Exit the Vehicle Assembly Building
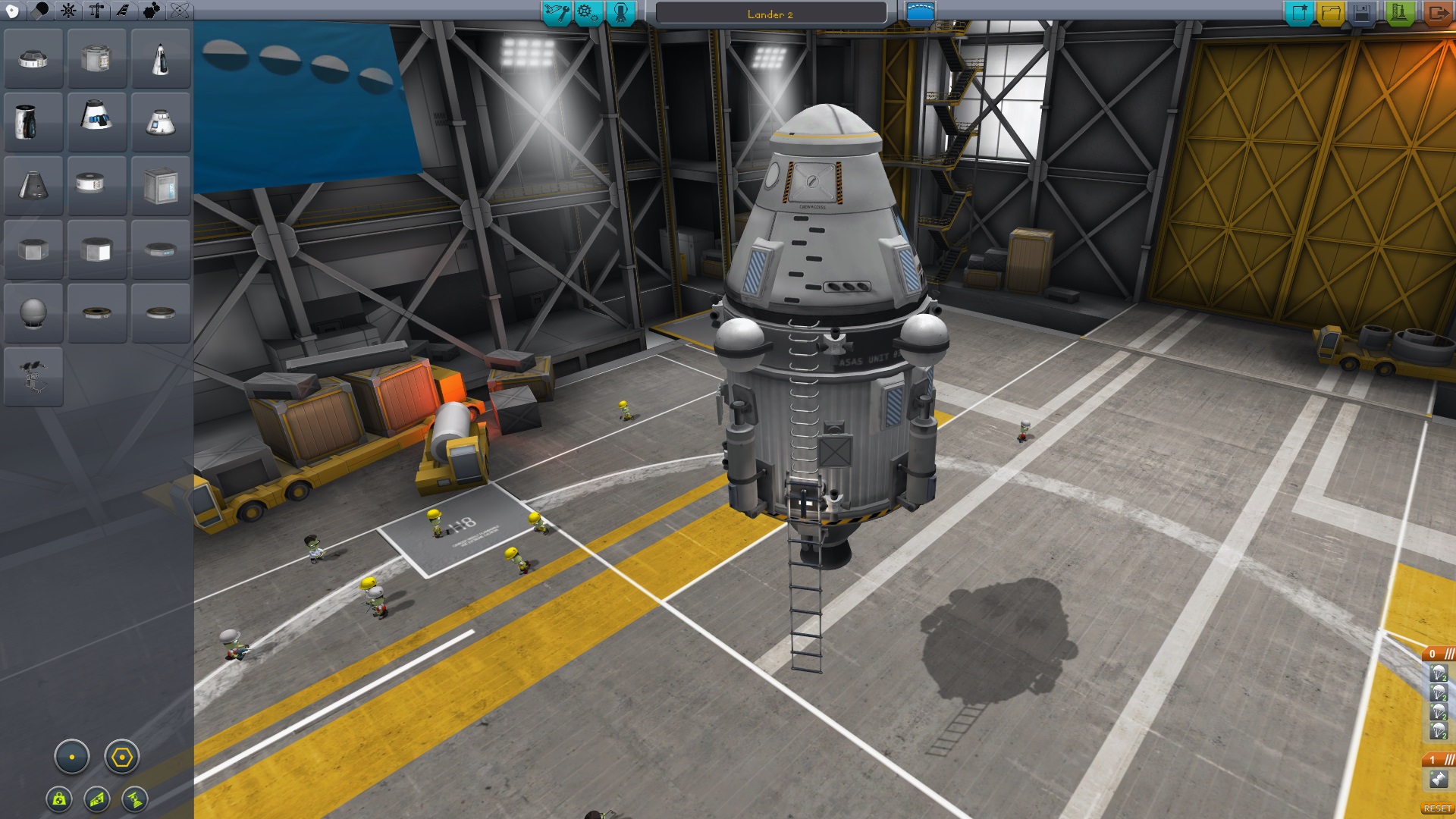Image resolution: width=1456 pixels, height=819 pixels. click(x=1436, y=13)
